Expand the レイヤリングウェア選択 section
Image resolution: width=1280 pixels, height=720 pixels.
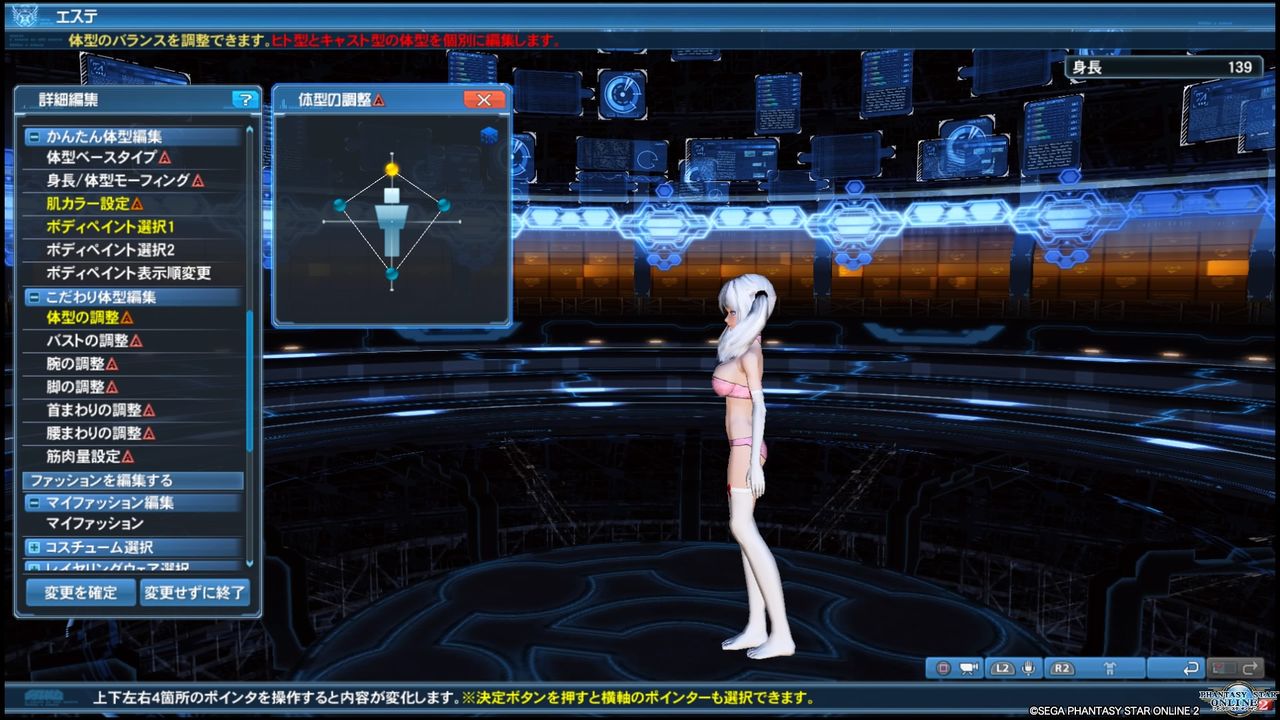(x=33, y=565)
